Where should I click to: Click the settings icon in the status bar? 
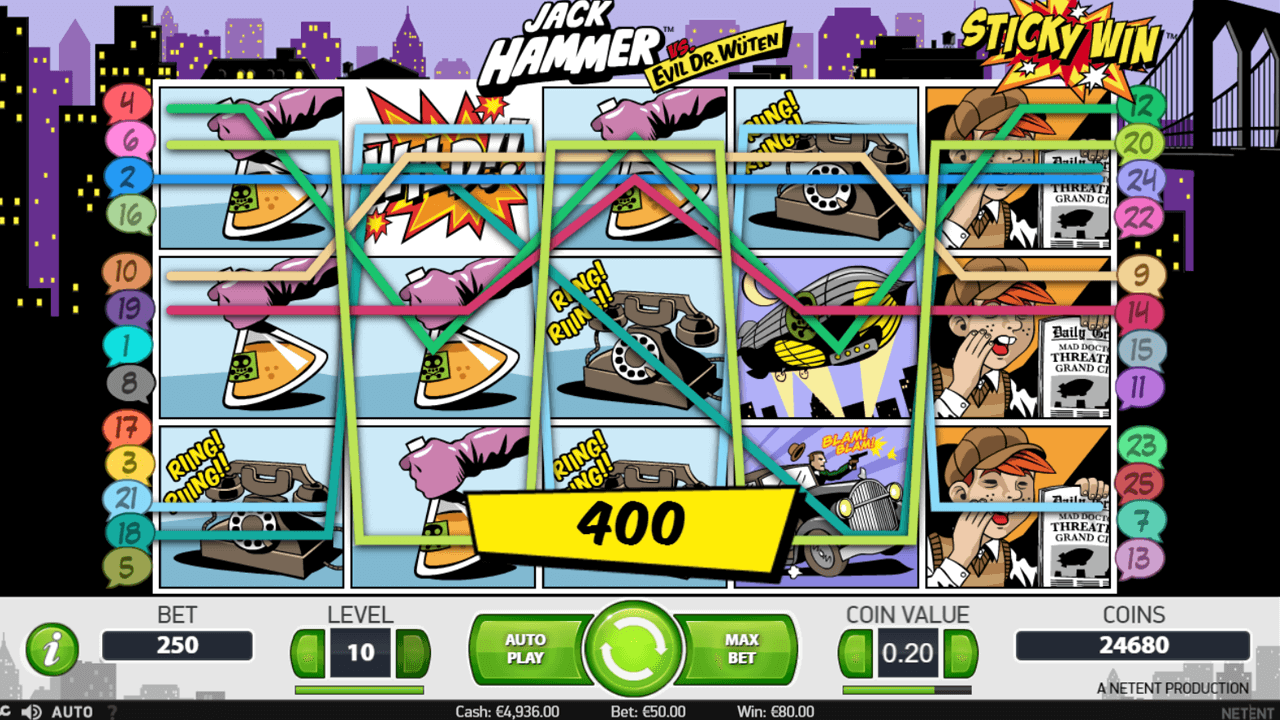tap(7, 710)
